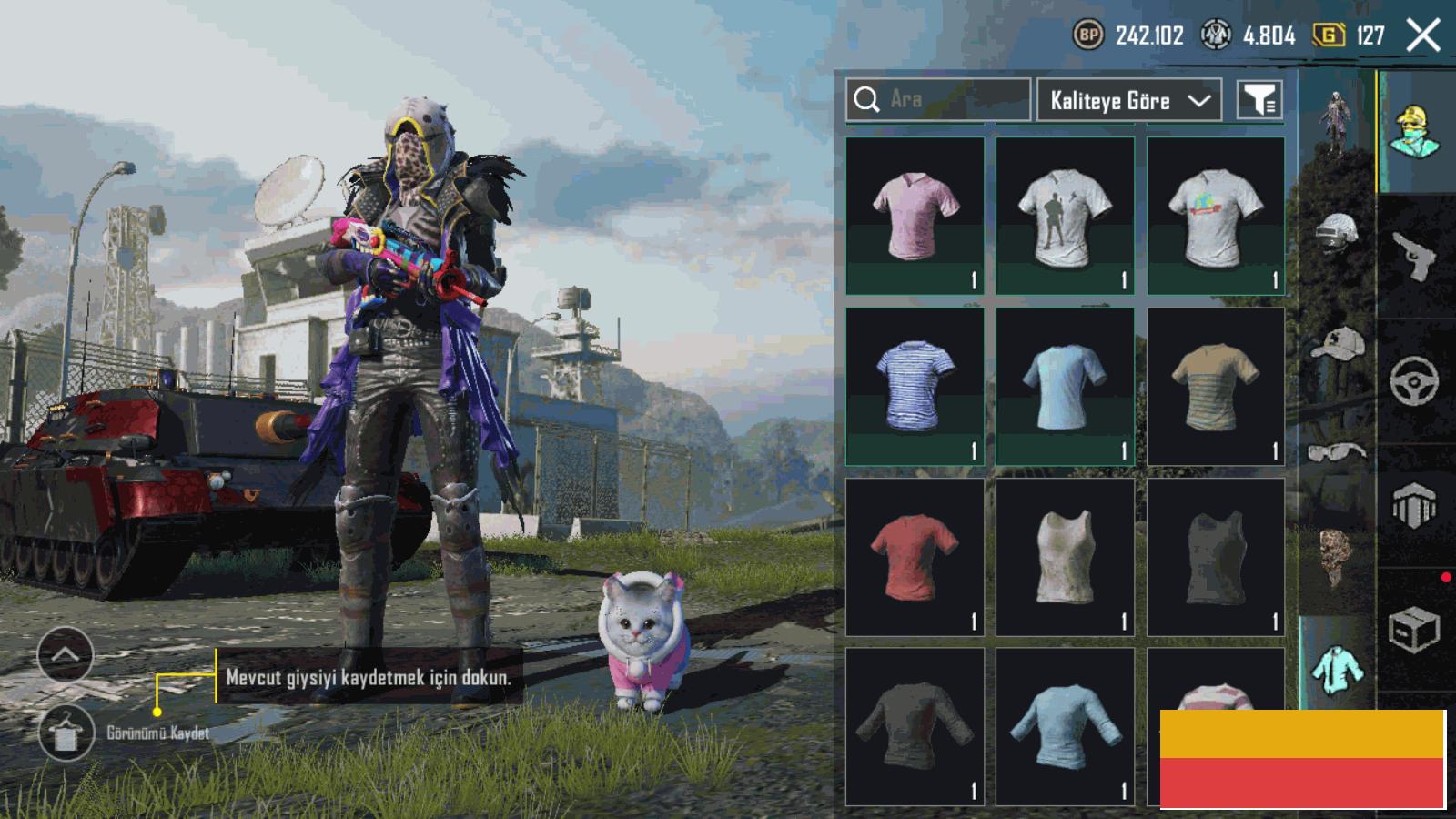Select the pink polo shirt
Viewport: 1456px width, 819px height.
point(915,216)
